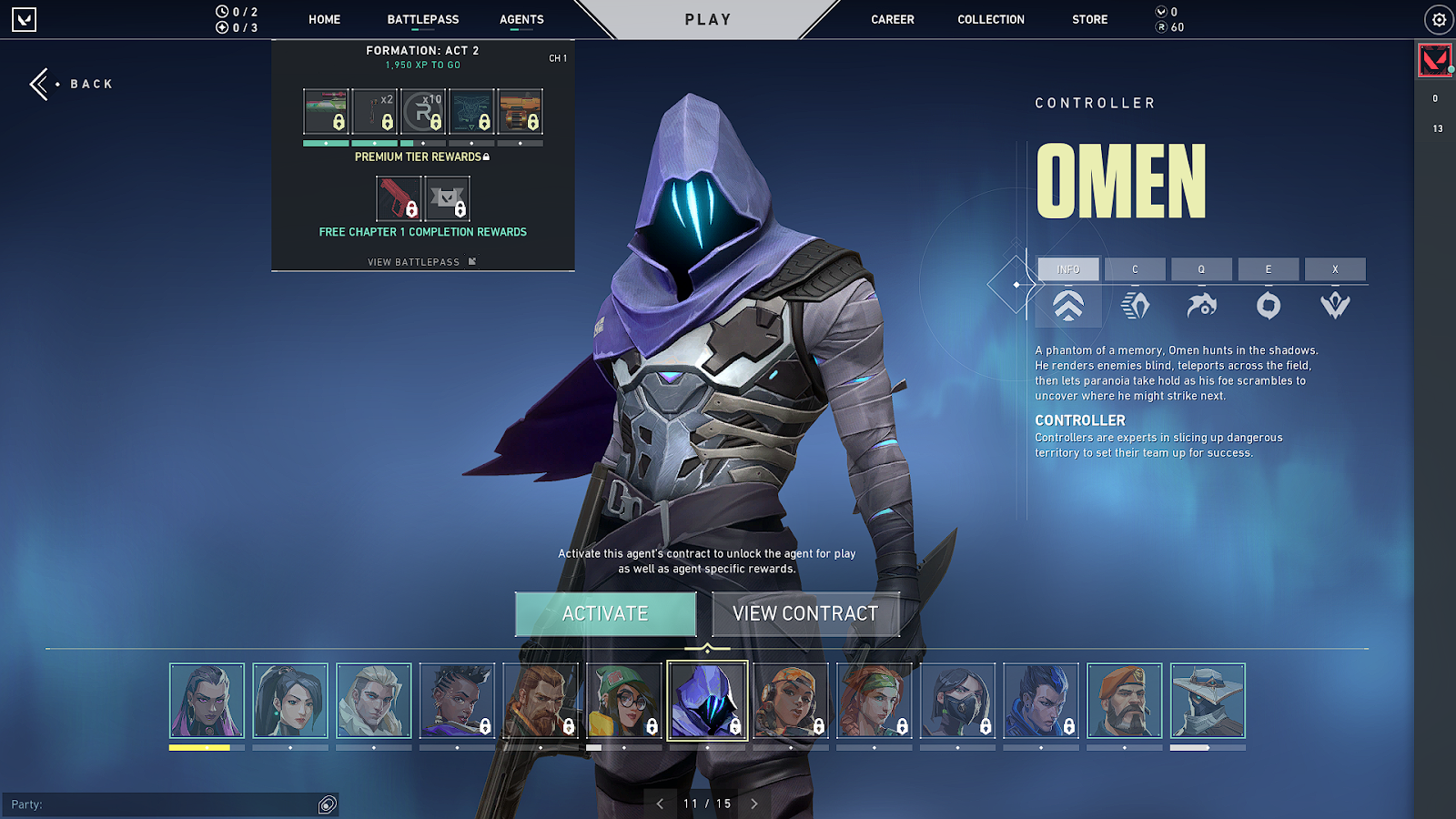
Task: Go to the next agent page arrow
Action: [x=754, y=804]
